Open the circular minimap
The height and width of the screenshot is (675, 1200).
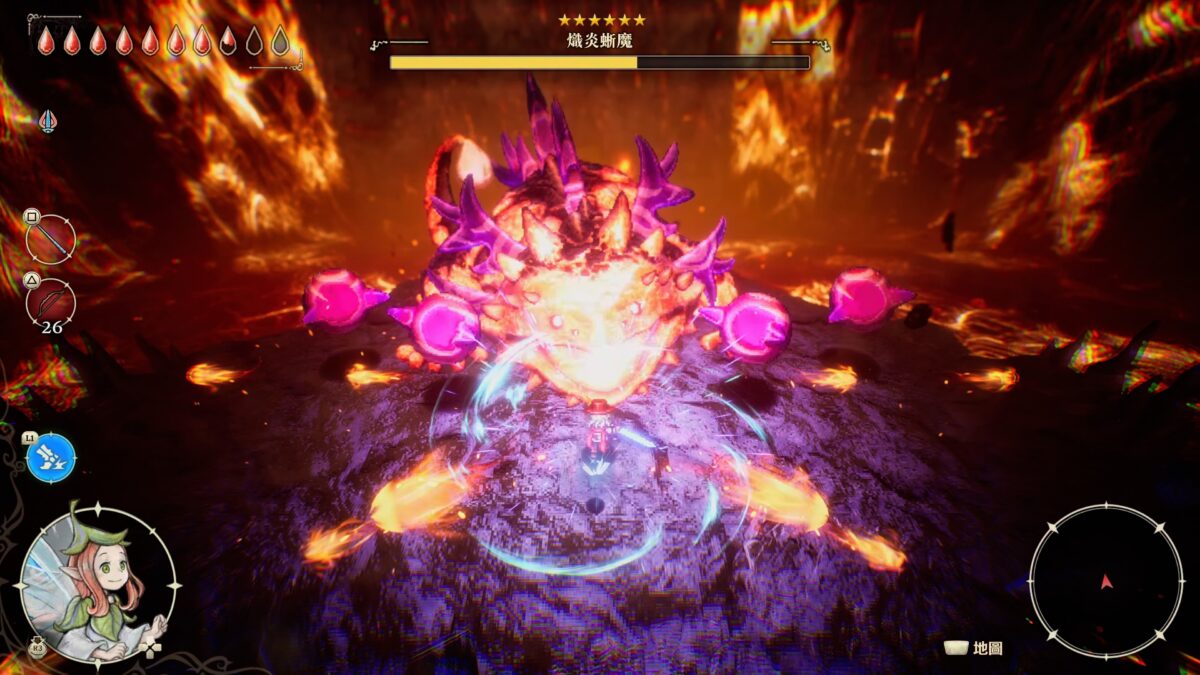click(x=1105, y=581)
